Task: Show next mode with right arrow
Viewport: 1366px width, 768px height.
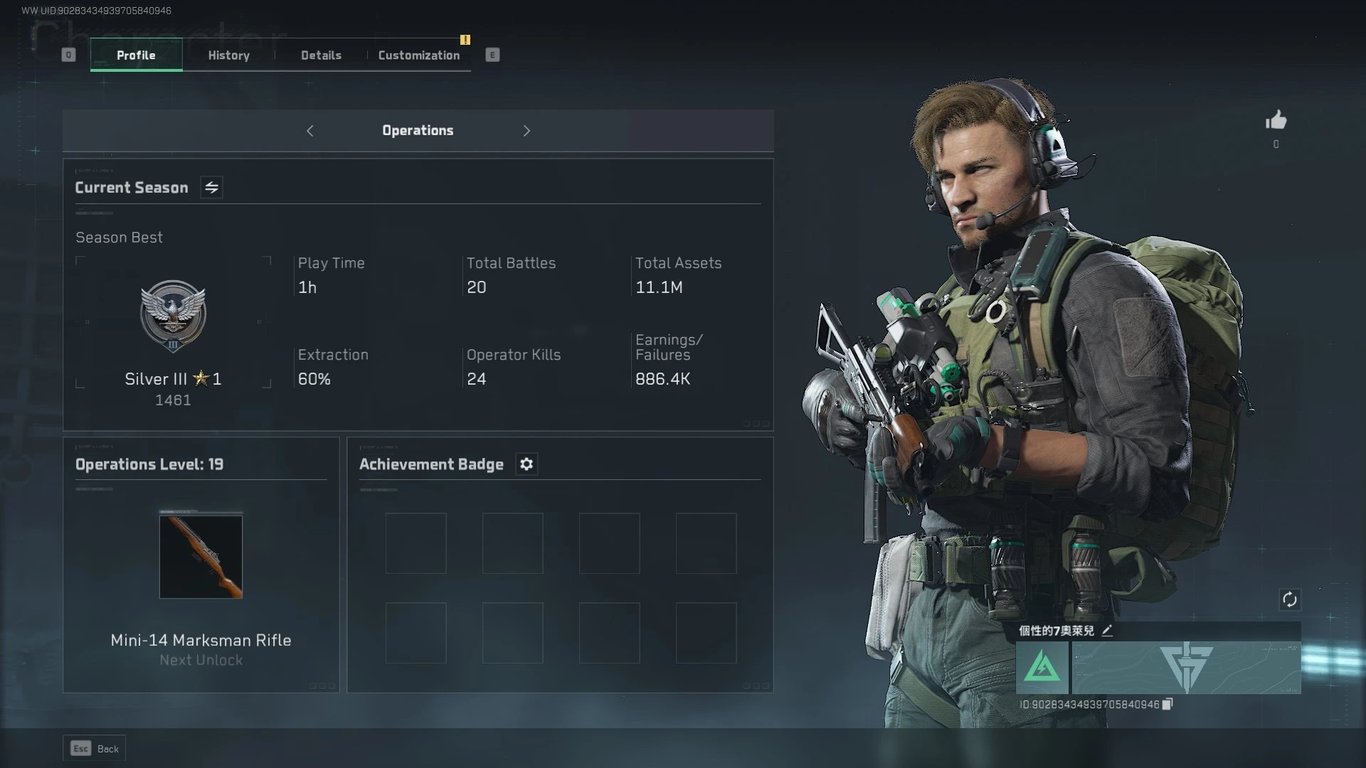Action: 526,131
